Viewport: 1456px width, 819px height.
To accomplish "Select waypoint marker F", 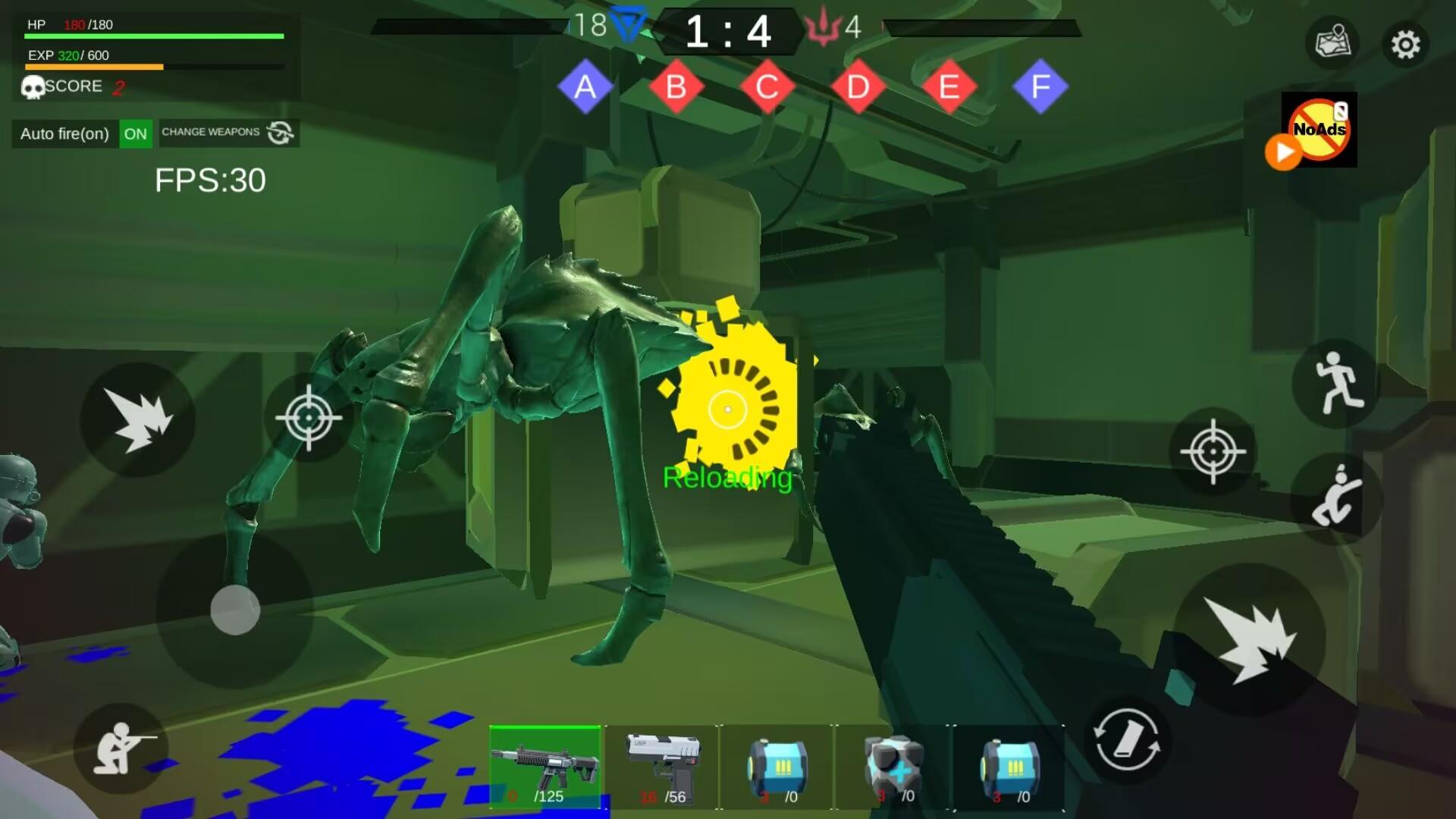I will 1039,87.
